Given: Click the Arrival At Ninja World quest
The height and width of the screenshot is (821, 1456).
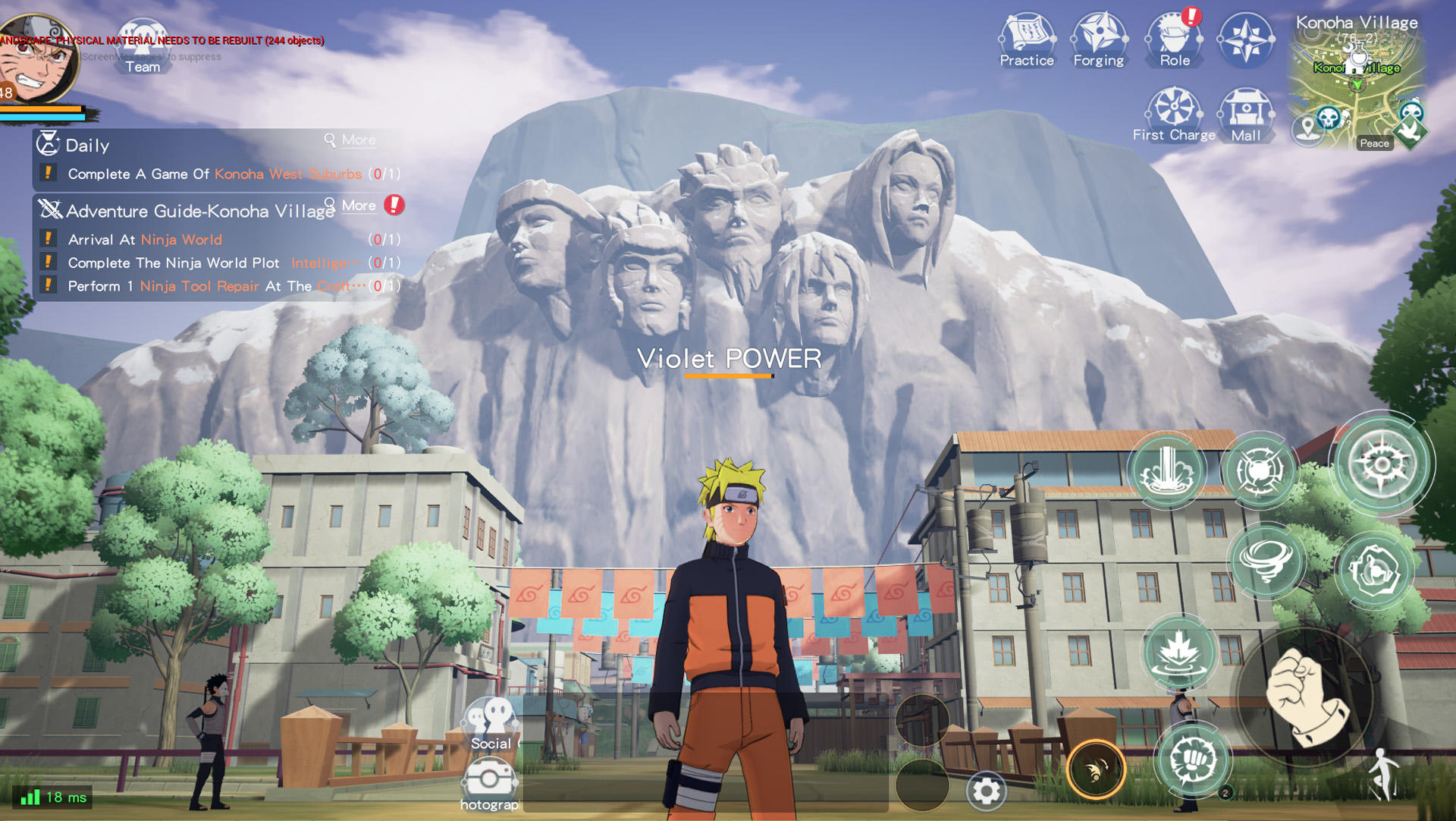Looking at the screenshot, I should click(x=144, y=239).
